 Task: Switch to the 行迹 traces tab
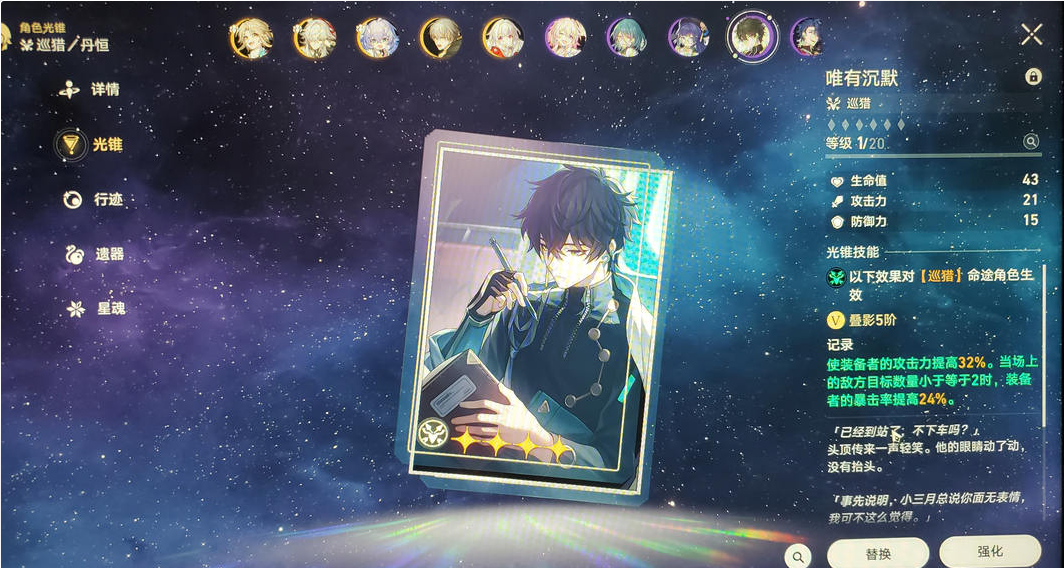coord(93,200)
